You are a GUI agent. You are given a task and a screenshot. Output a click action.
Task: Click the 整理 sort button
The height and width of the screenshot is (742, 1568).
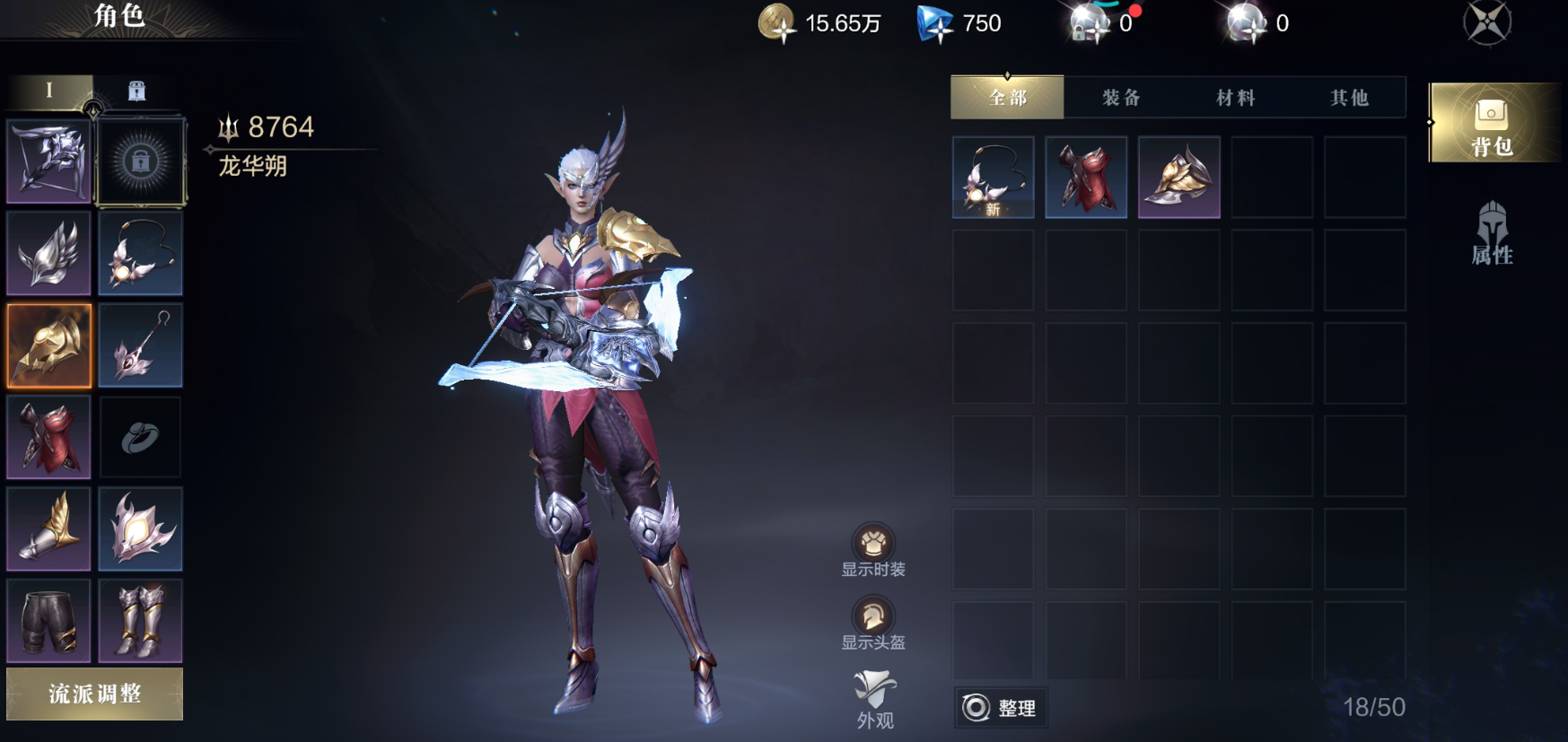click(1000, 708)
